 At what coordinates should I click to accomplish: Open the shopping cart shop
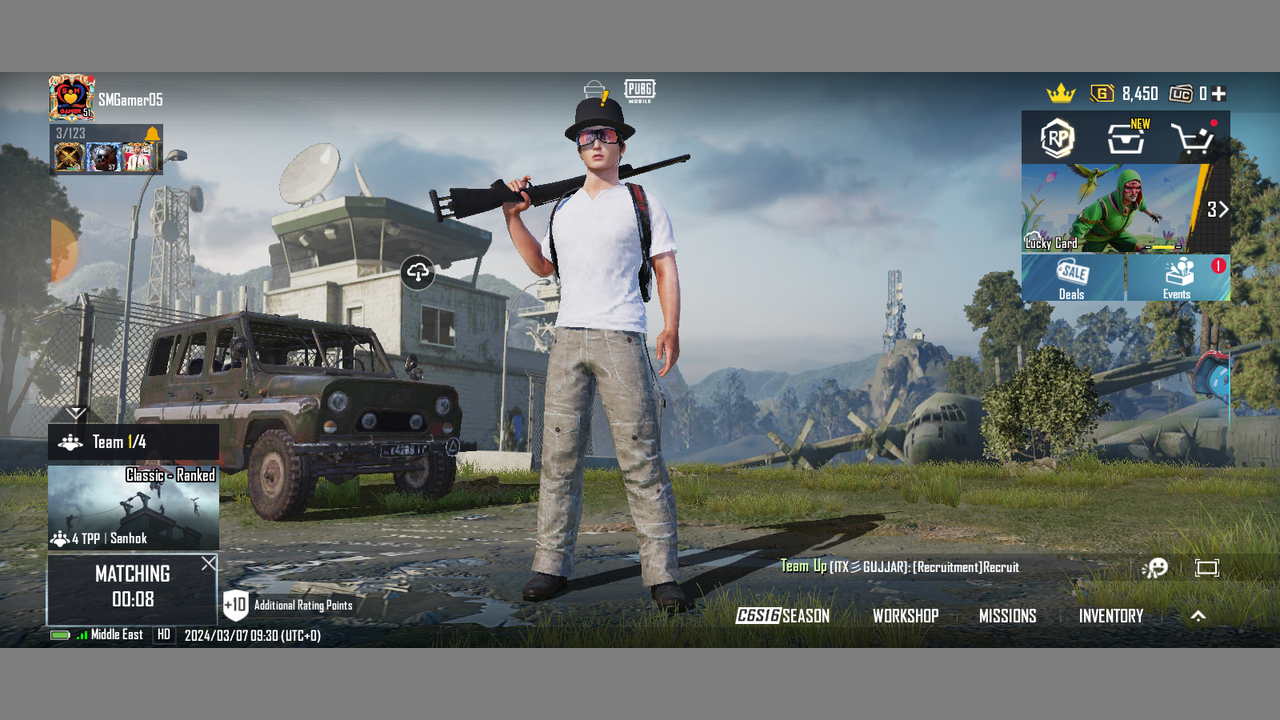(1192, 139)
